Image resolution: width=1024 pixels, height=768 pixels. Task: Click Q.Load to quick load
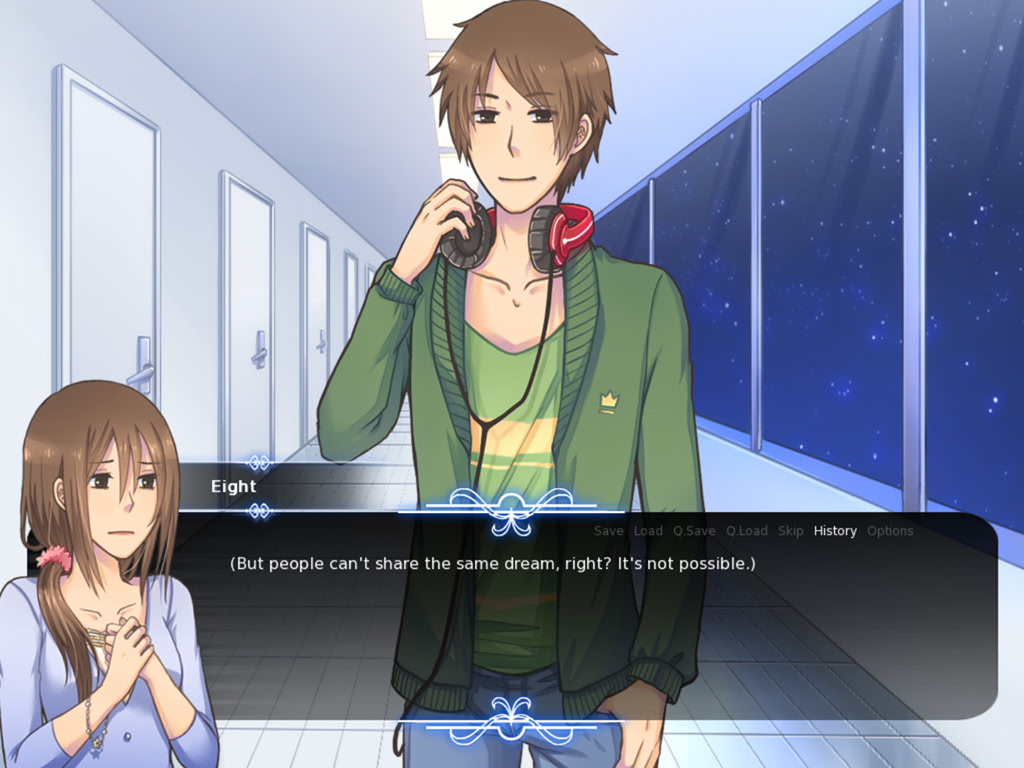click(747, 531)
